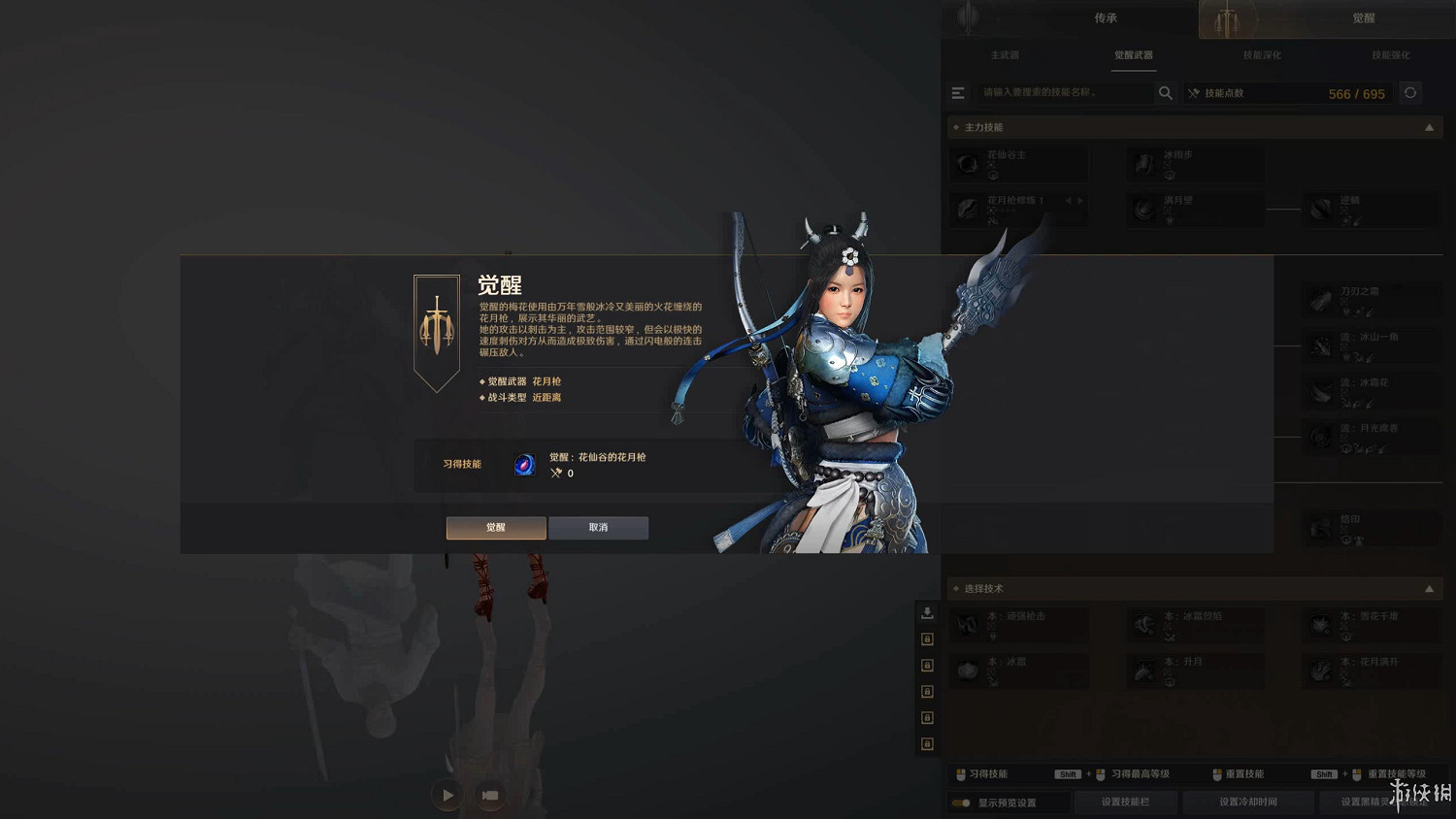Select the 冰雨步 skill icon

(1142, 163)
